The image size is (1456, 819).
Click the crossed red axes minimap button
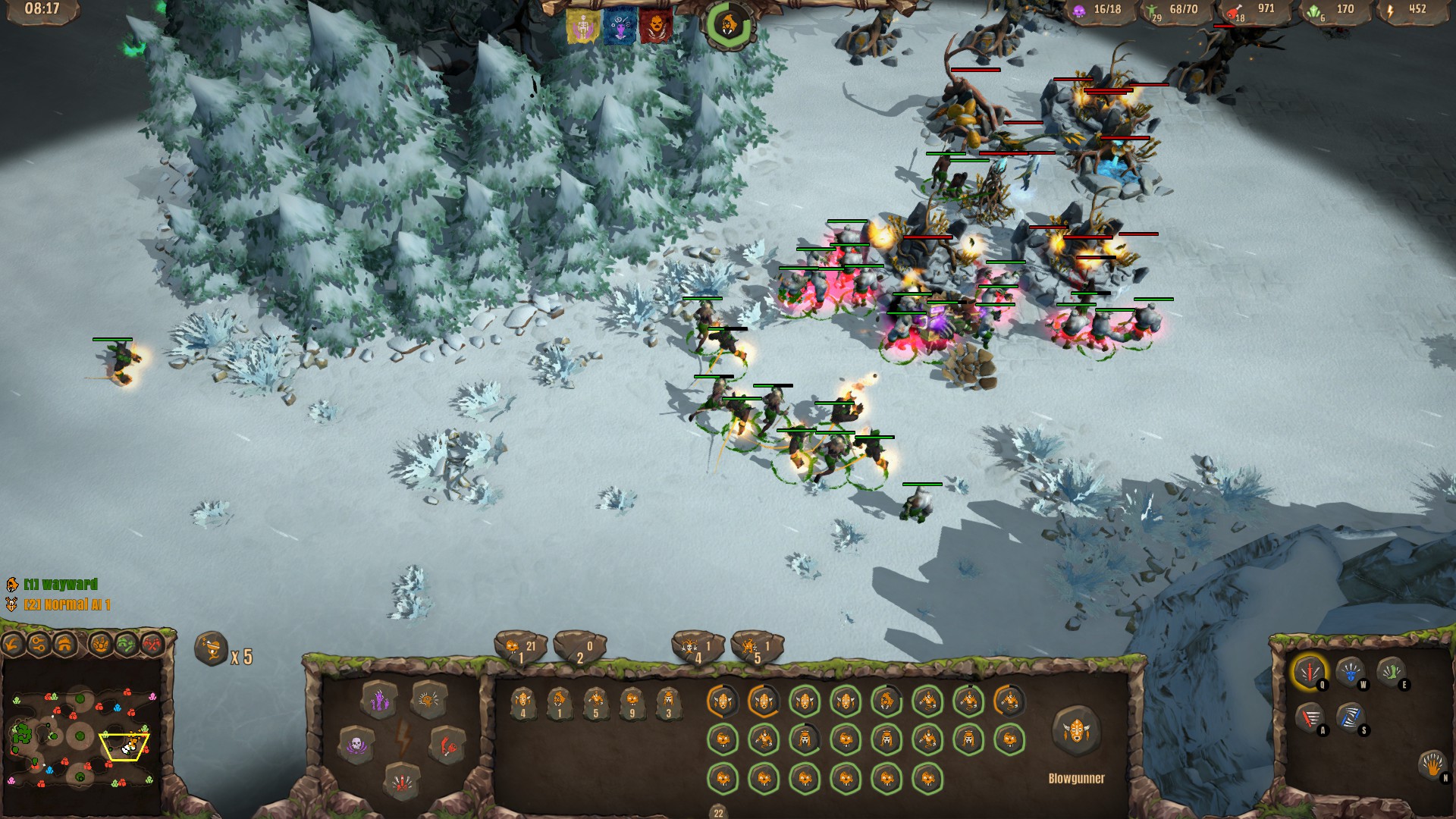click(153, 645)
